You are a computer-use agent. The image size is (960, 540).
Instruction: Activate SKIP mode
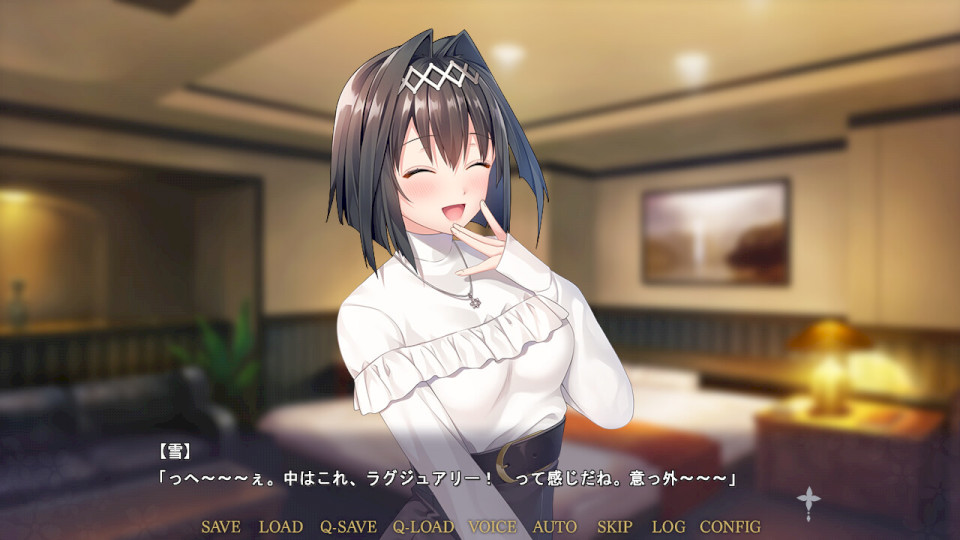click(x=615, y=527)
